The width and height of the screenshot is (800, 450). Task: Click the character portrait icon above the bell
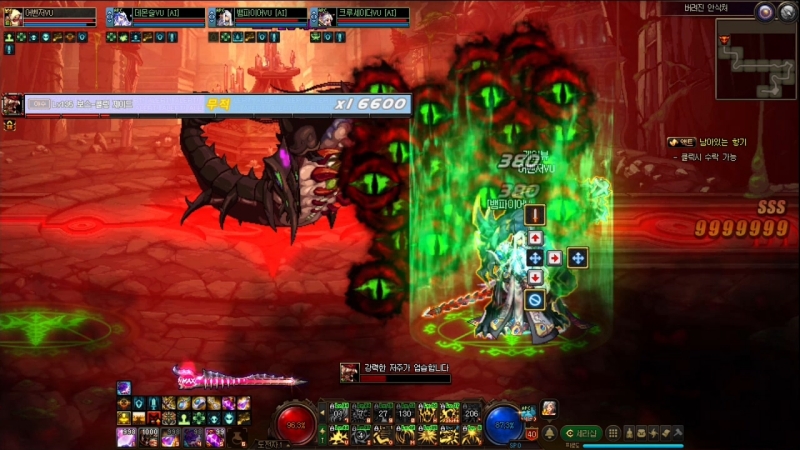point(548,407)
